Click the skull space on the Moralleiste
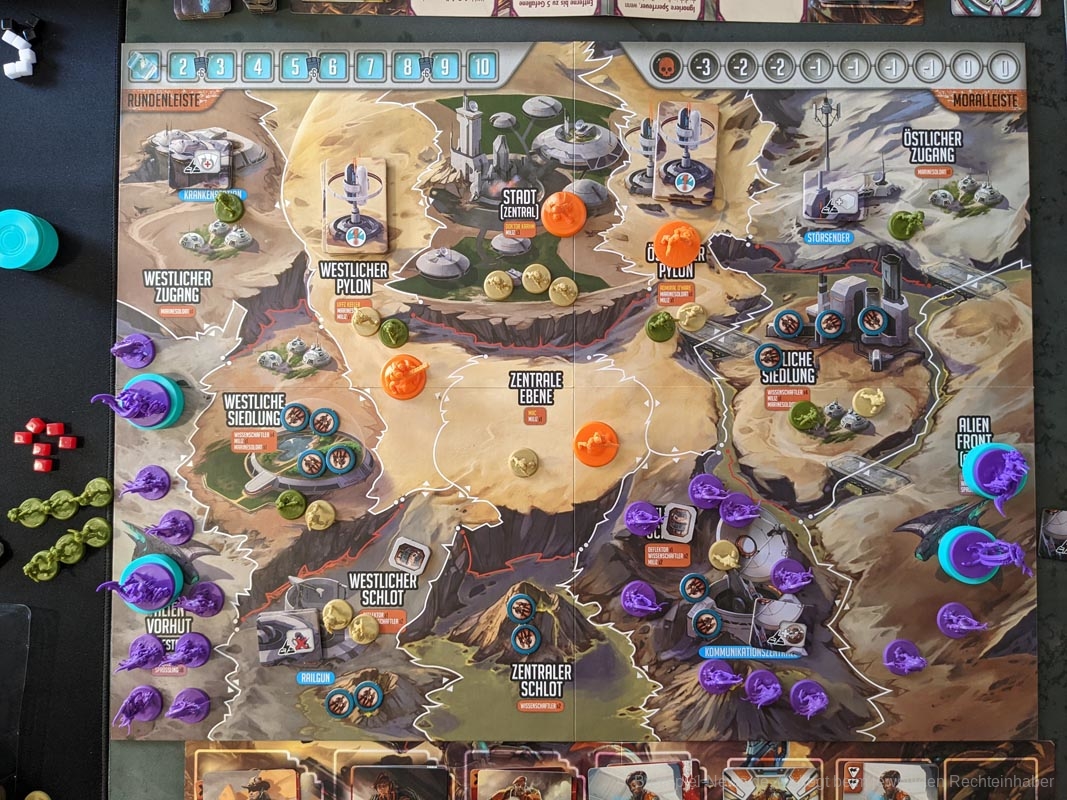 pos(664,67)
